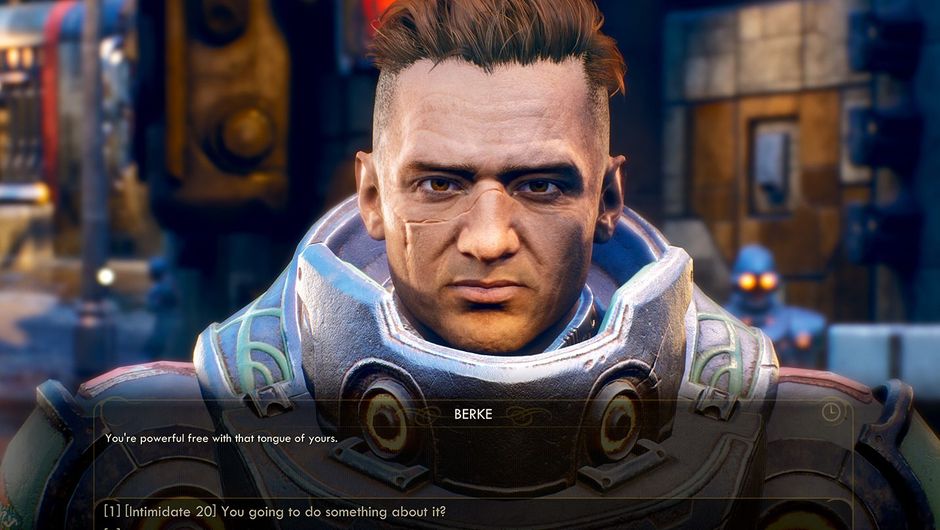Open the dialogue history clock icon
The width and height of the screenshot is (940, 530).
(x=831, y=412)
